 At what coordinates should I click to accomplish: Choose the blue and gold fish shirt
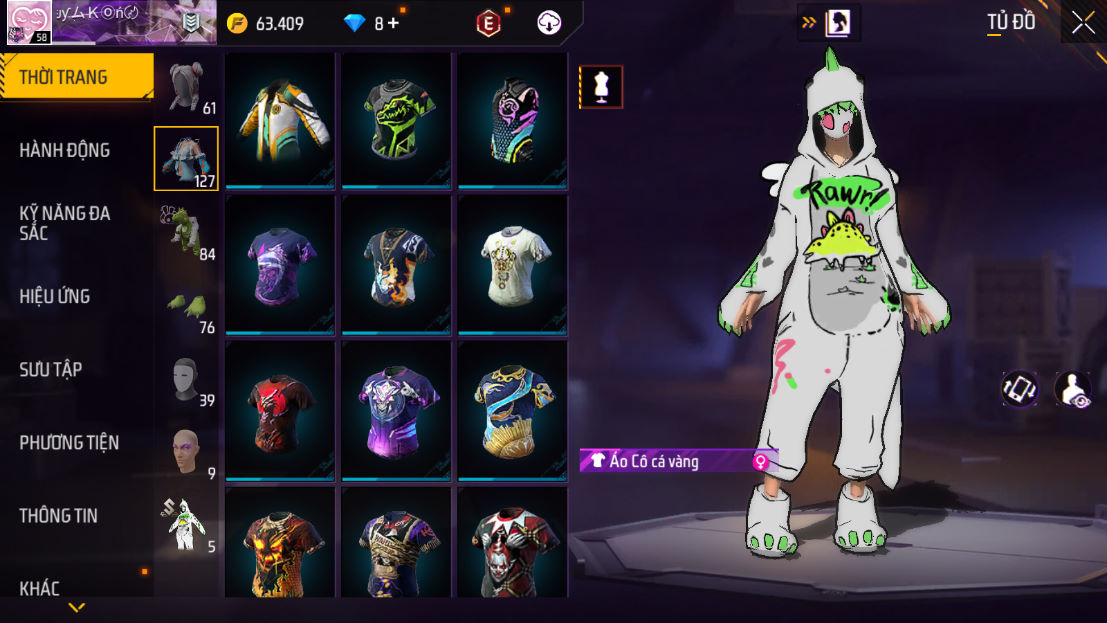512,410
